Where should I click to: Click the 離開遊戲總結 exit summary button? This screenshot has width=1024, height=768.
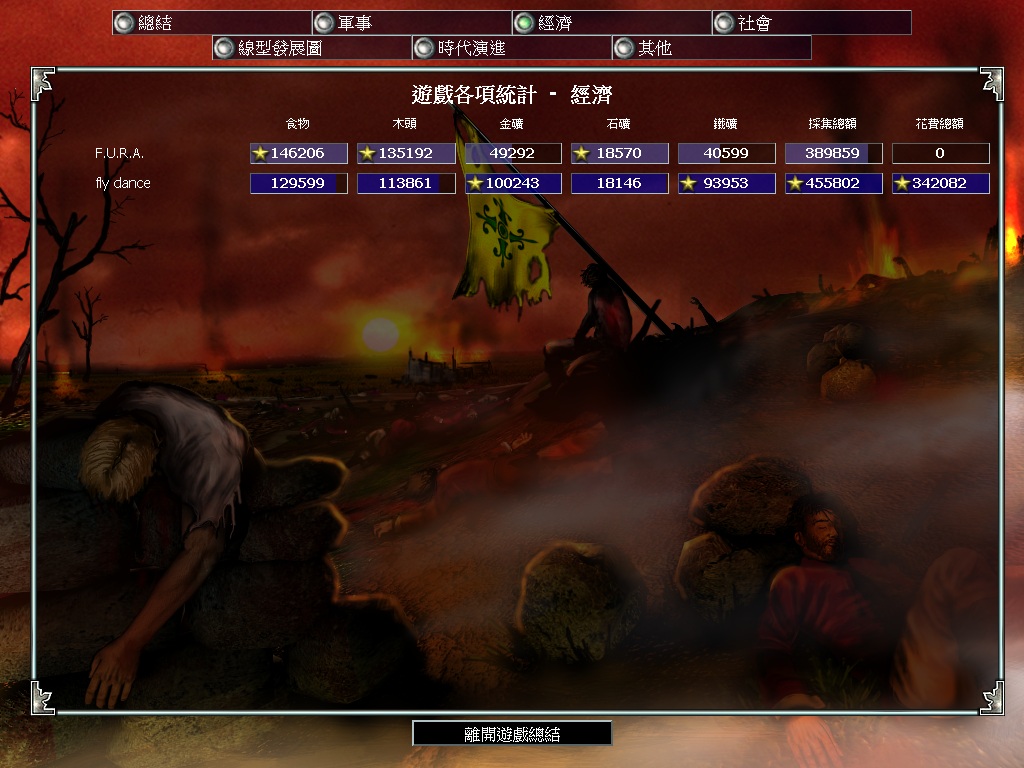point(512,734)
